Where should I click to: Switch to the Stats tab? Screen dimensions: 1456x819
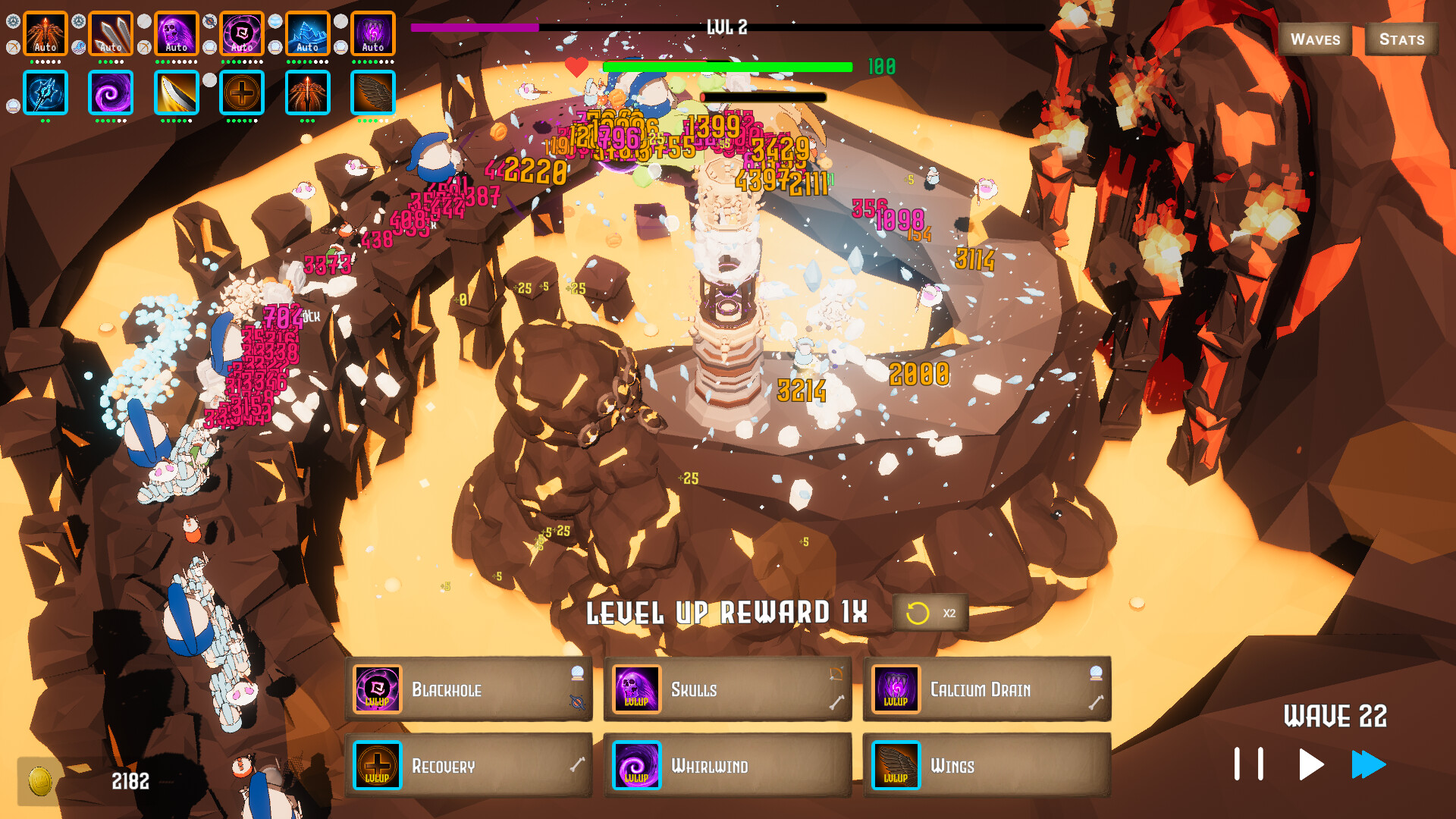(1402, 39)
